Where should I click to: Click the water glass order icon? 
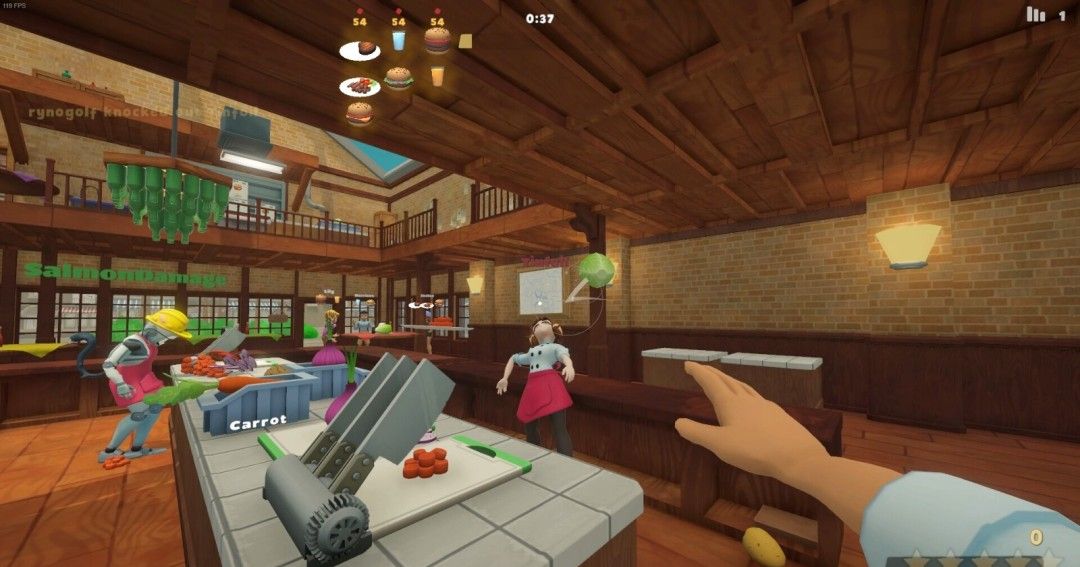399,40
